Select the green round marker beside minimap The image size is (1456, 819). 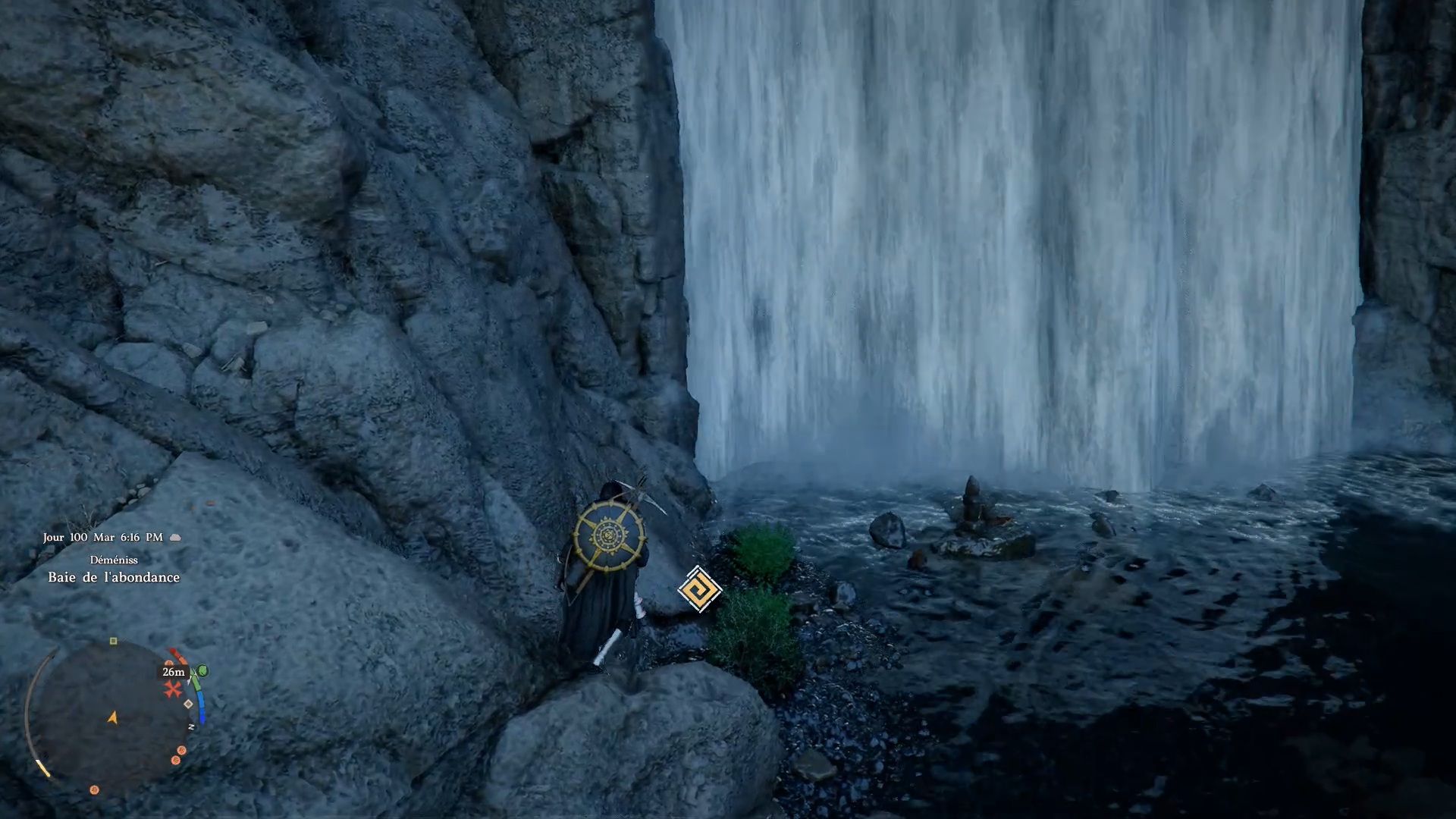point(202,671)
